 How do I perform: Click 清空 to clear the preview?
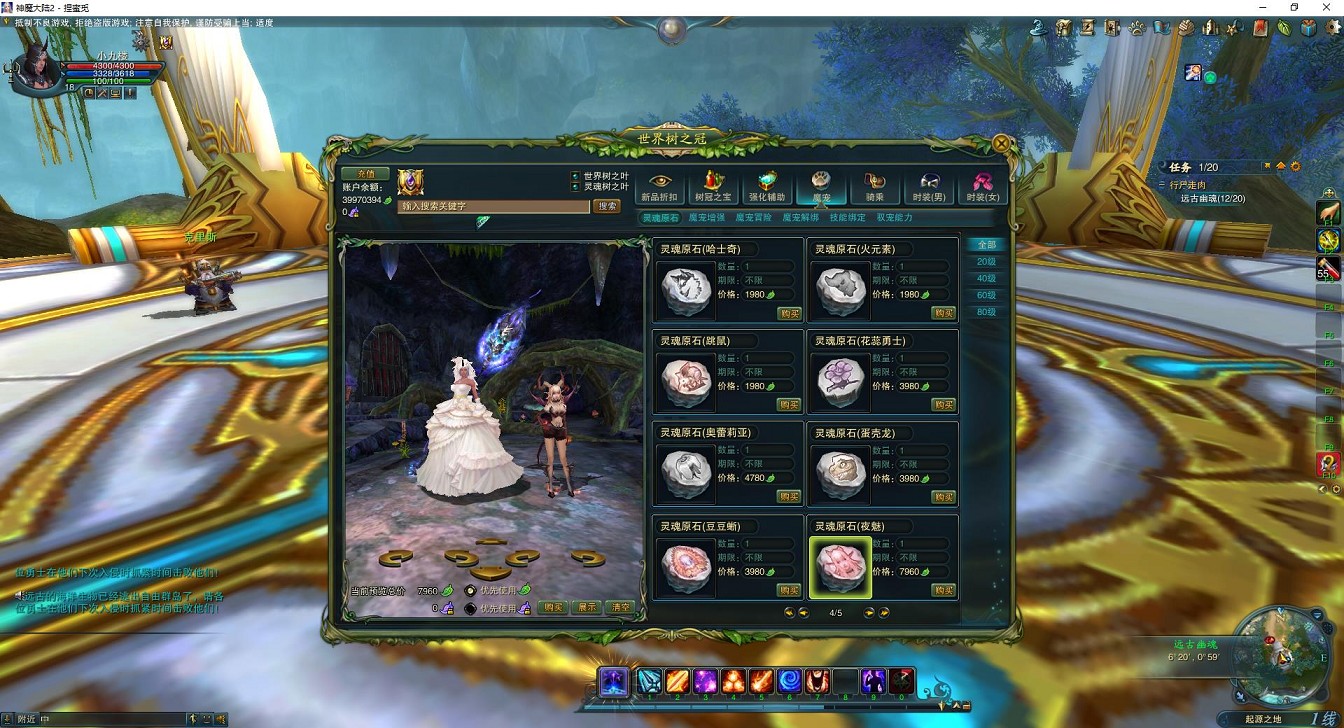(x=620, y=607)
